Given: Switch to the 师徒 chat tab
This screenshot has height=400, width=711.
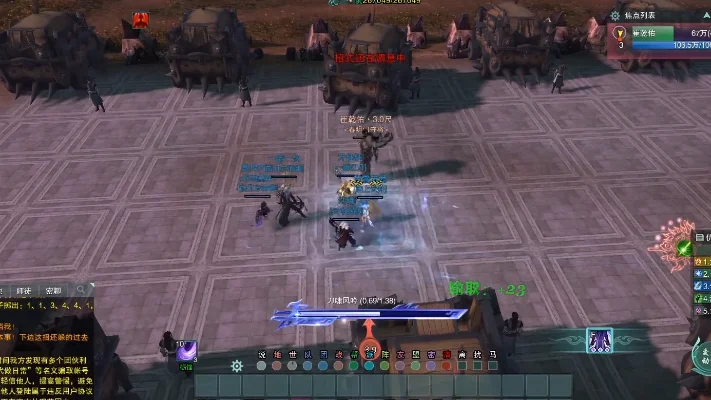Looking at the screenshot, I should [26, 292].
